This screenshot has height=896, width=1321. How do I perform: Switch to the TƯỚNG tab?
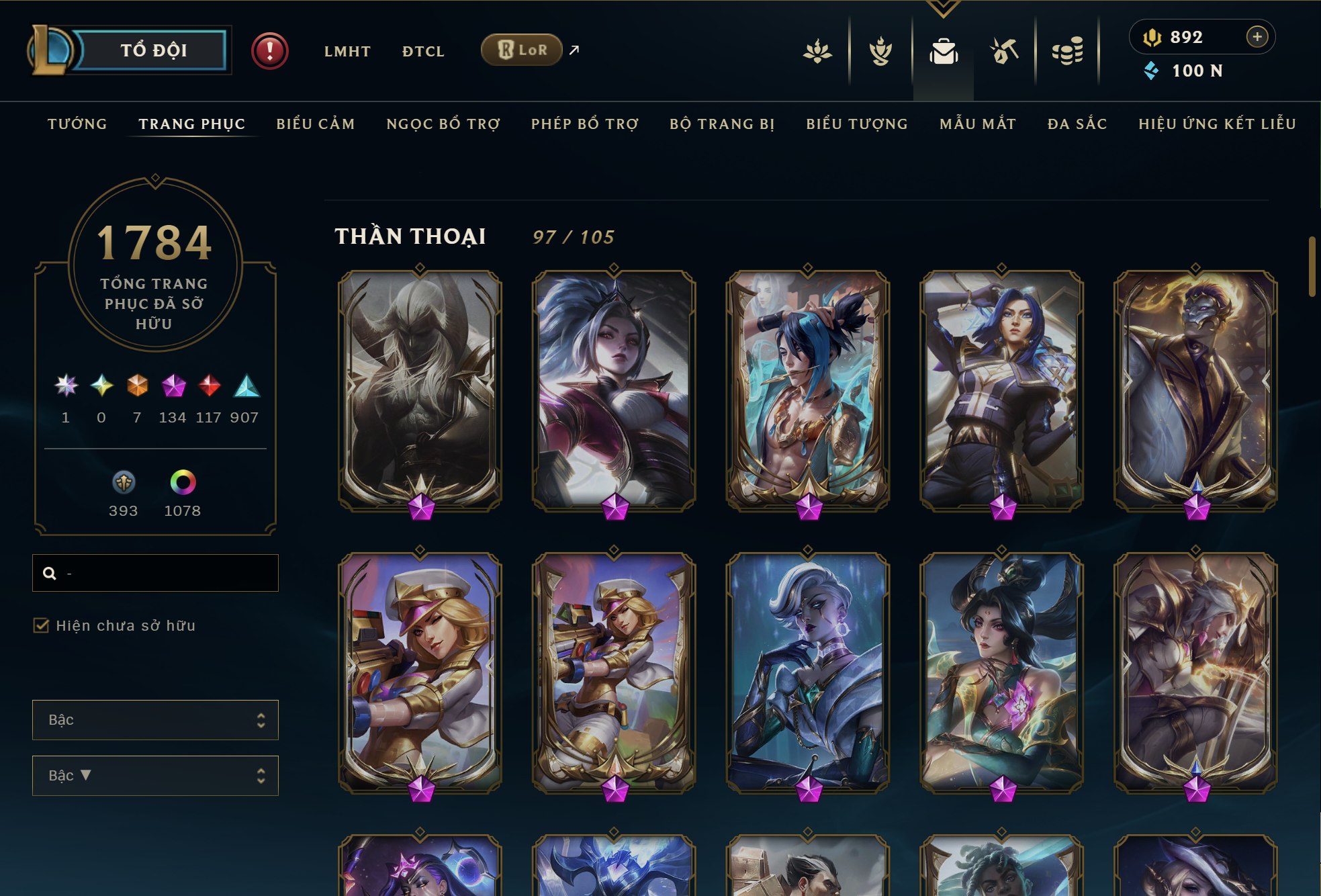pyautogui.click(x=77, y=124)
